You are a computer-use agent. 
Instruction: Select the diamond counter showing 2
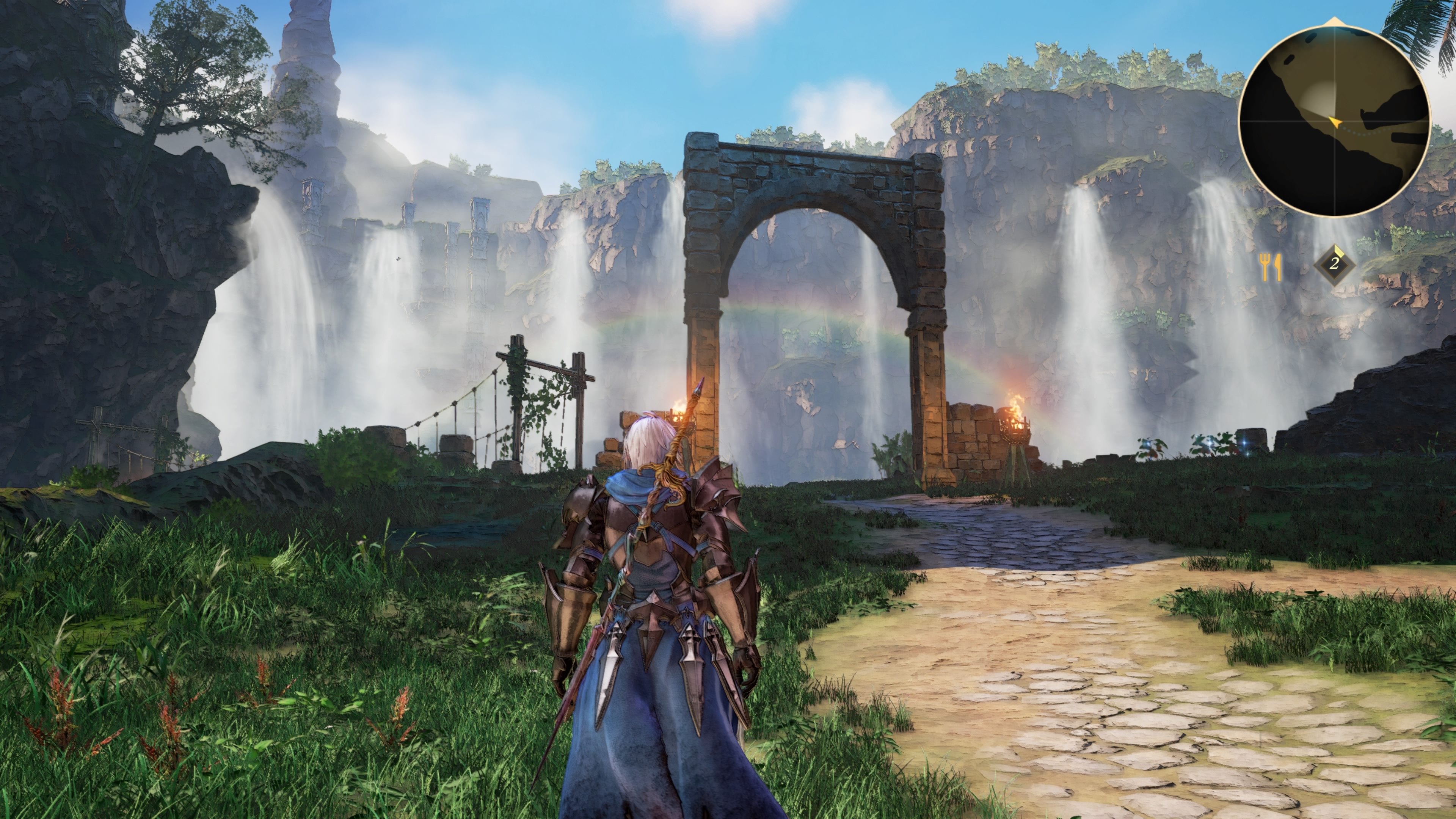pyautogui.click(x=1334, y=265)
